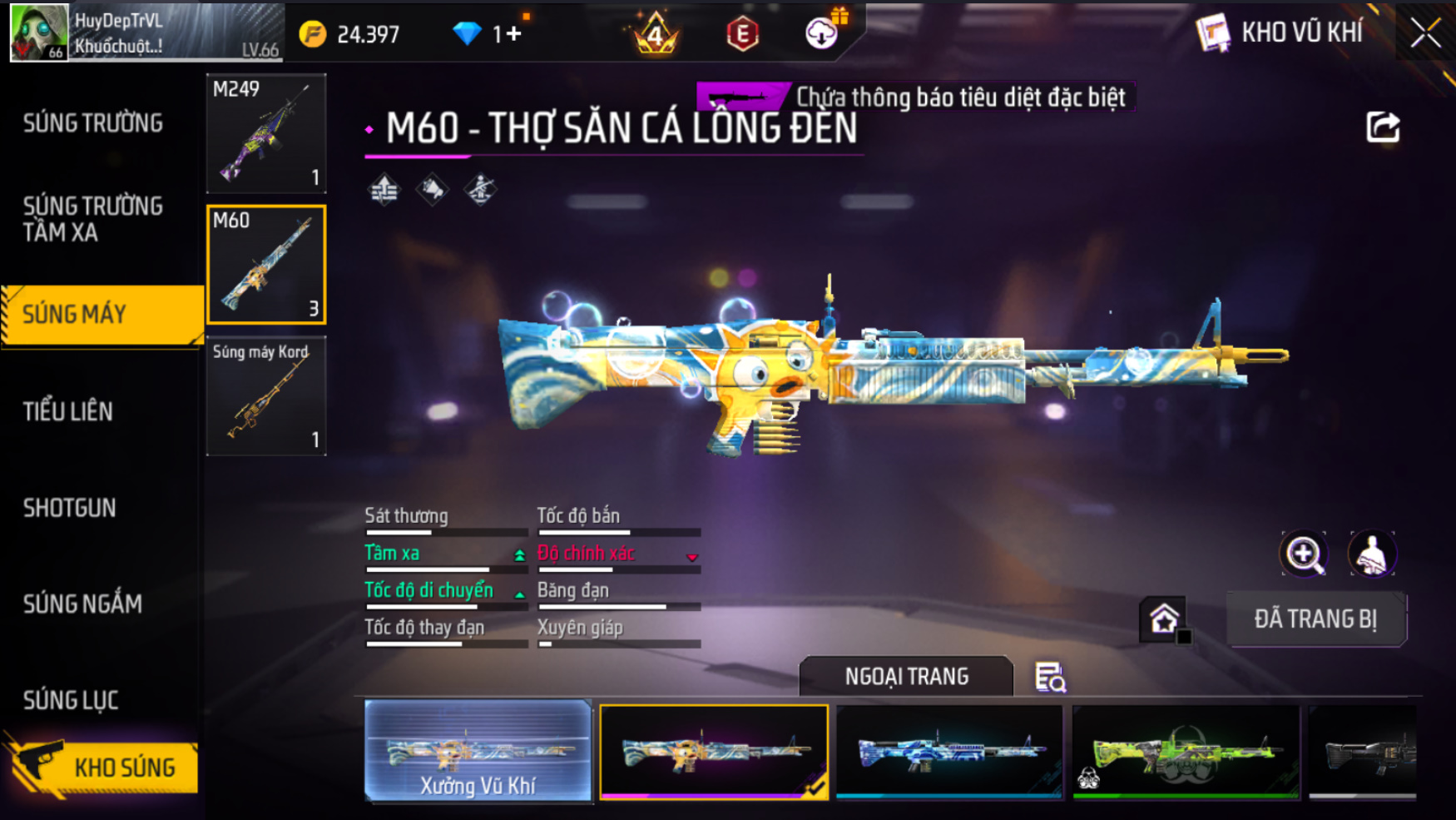Switch to Súng Trường Tầm Xa category
Viewport: 1456px width, 820px height.
(92, 219)
